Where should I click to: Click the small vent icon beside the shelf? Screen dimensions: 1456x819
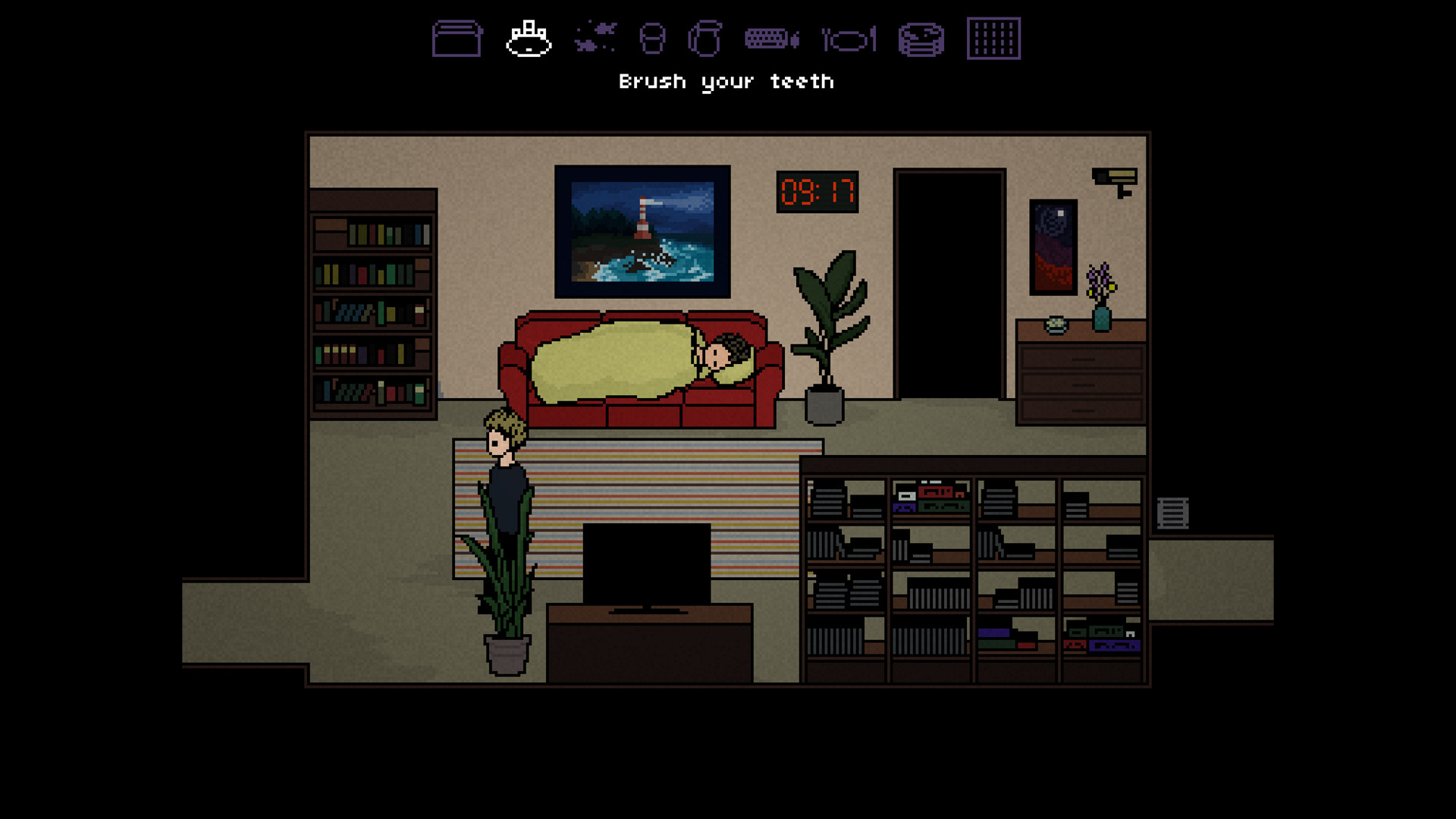tap(1172, 513)
